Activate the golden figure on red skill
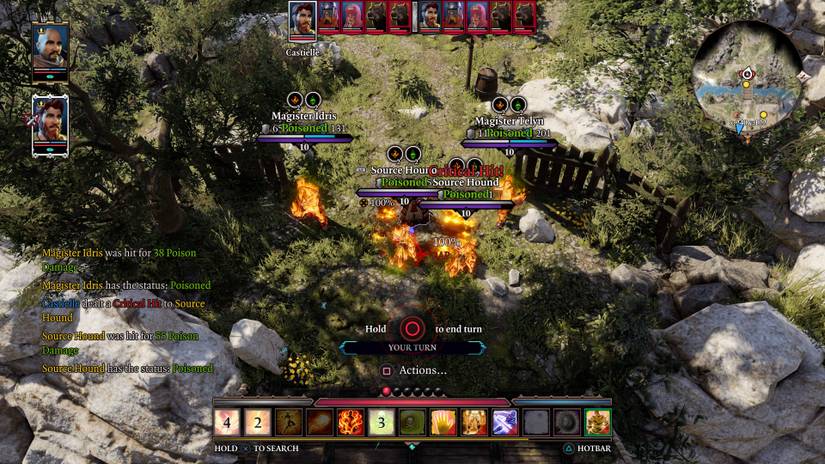 [474, 422]
